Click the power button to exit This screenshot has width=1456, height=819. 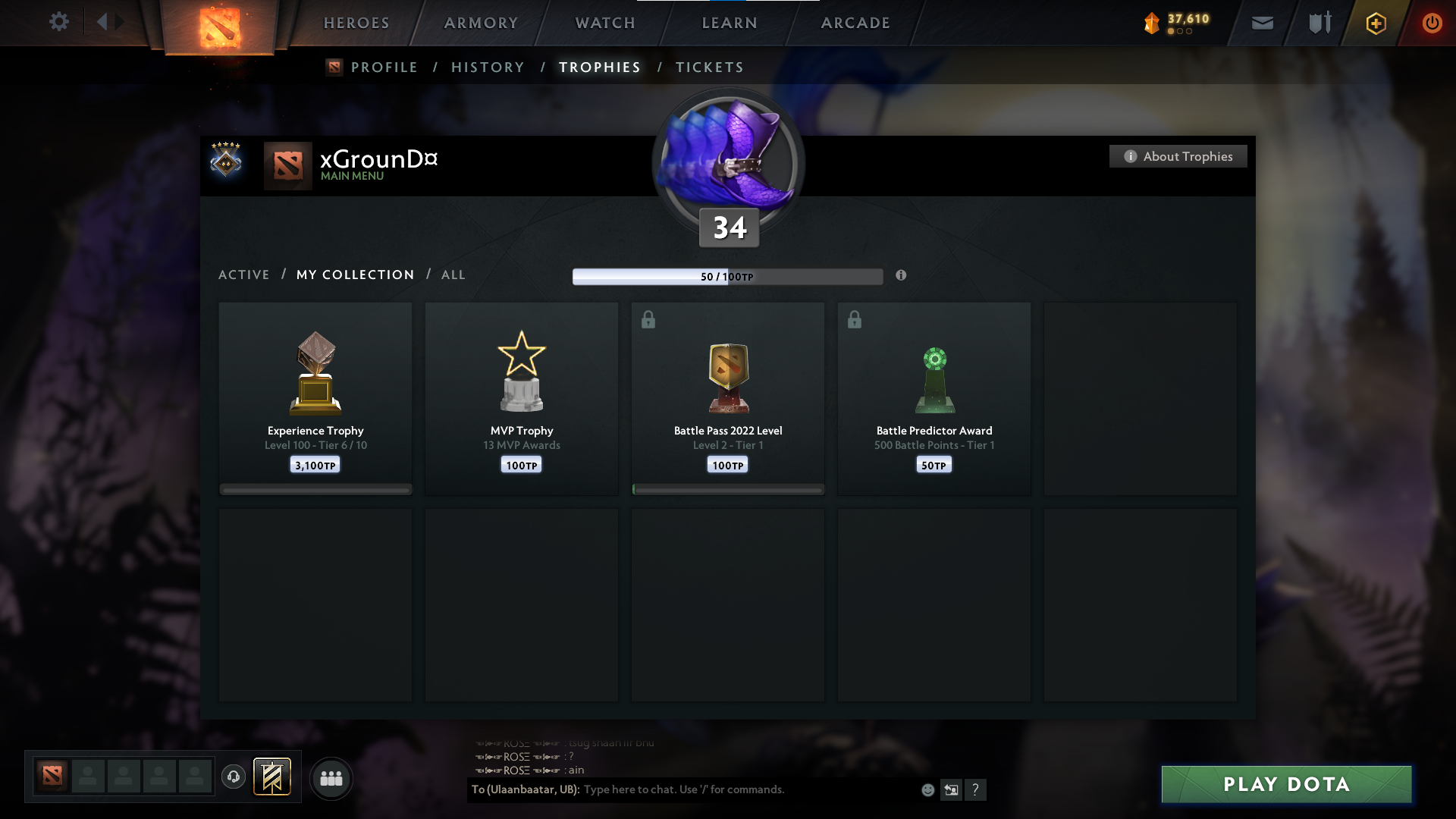tap(1432, 23)
